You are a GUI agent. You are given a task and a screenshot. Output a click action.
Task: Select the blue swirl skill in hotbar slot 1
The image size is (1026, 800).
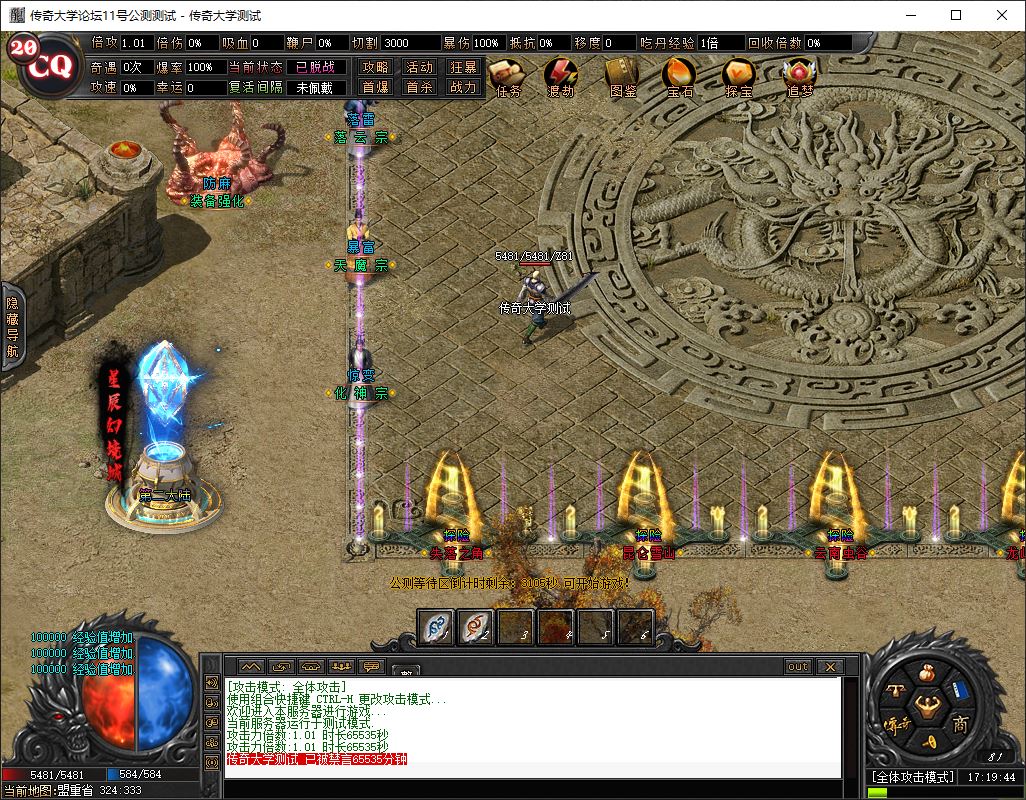click(436, 628)
